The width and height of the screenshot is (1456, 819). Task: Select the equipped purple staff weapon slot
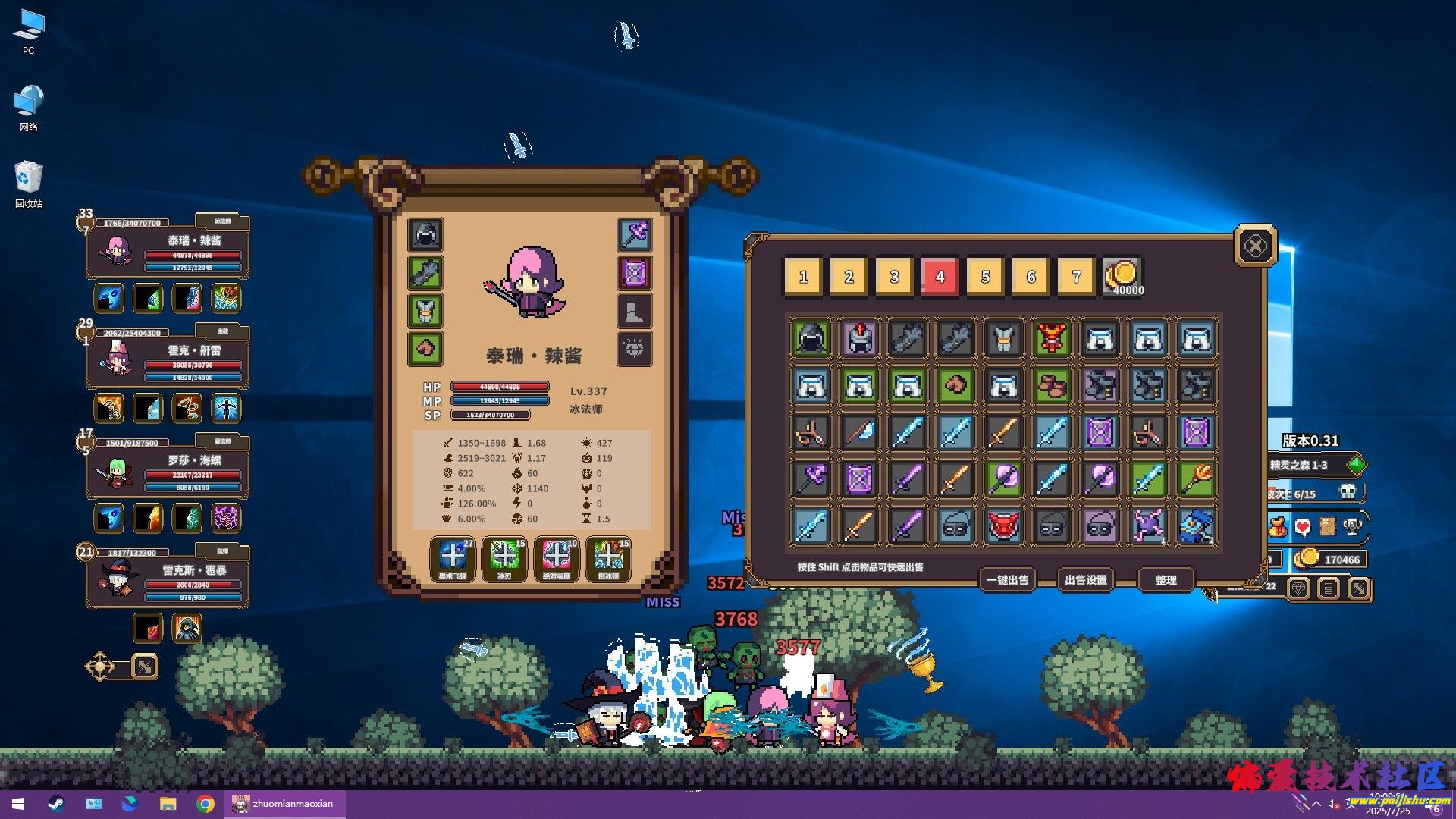(x=635, y=235)
